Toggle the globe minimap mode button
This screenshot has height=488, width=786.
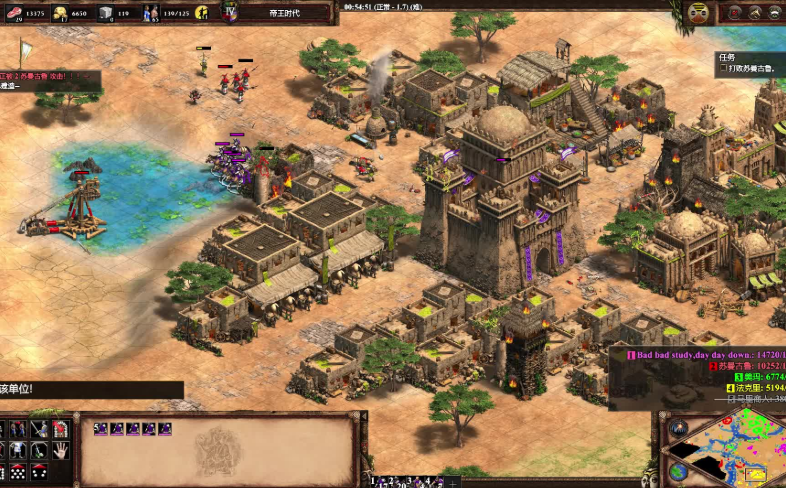[678, 472]
